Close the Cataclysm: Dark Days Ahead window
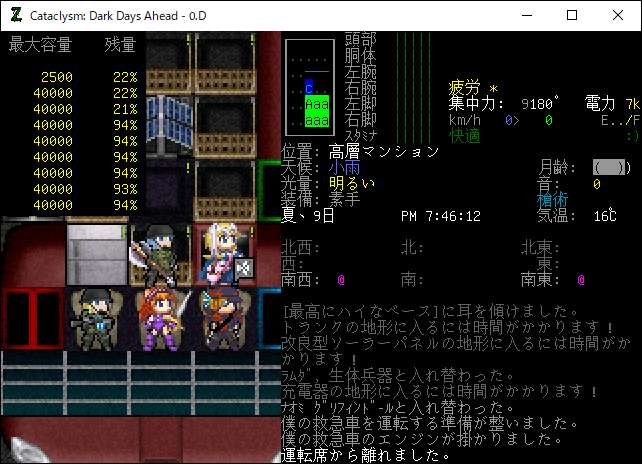 tap(618, 15)
